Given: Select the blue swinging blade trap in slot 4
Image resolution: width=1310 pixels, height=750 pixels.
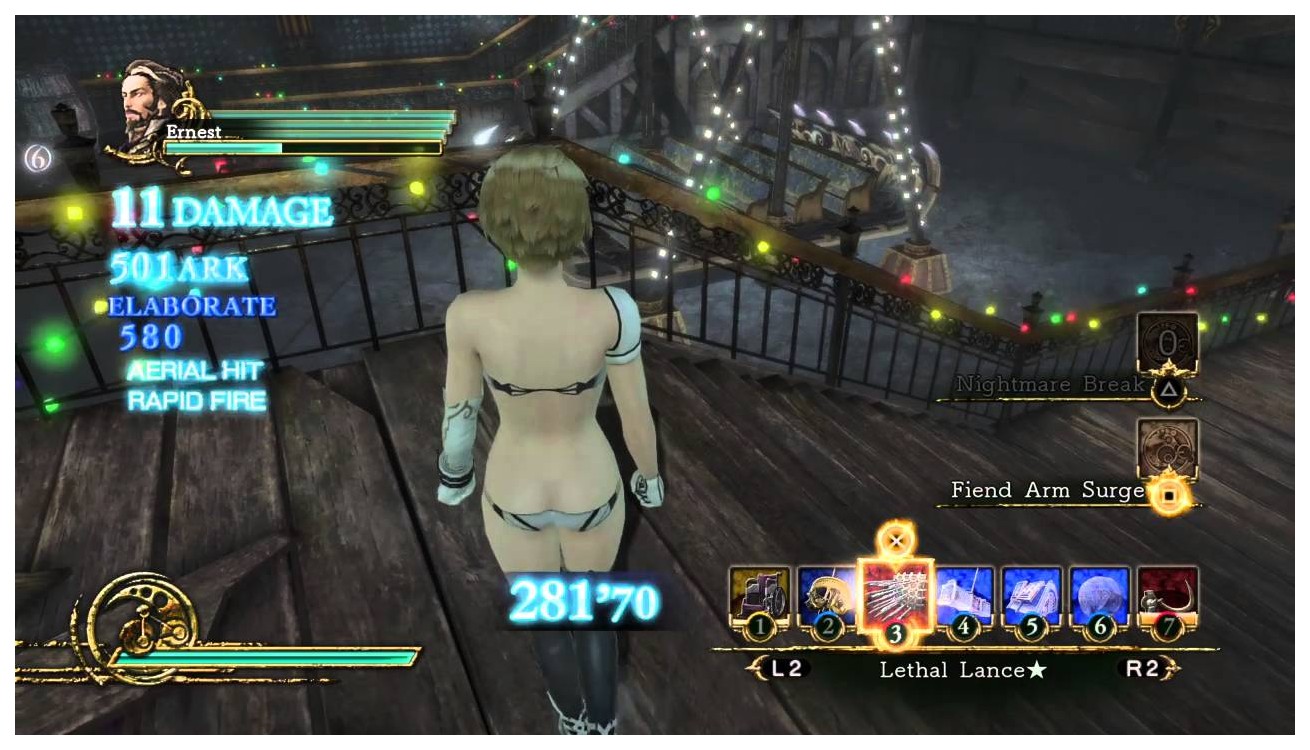Looking at the screenshot, I should (964, 598).
